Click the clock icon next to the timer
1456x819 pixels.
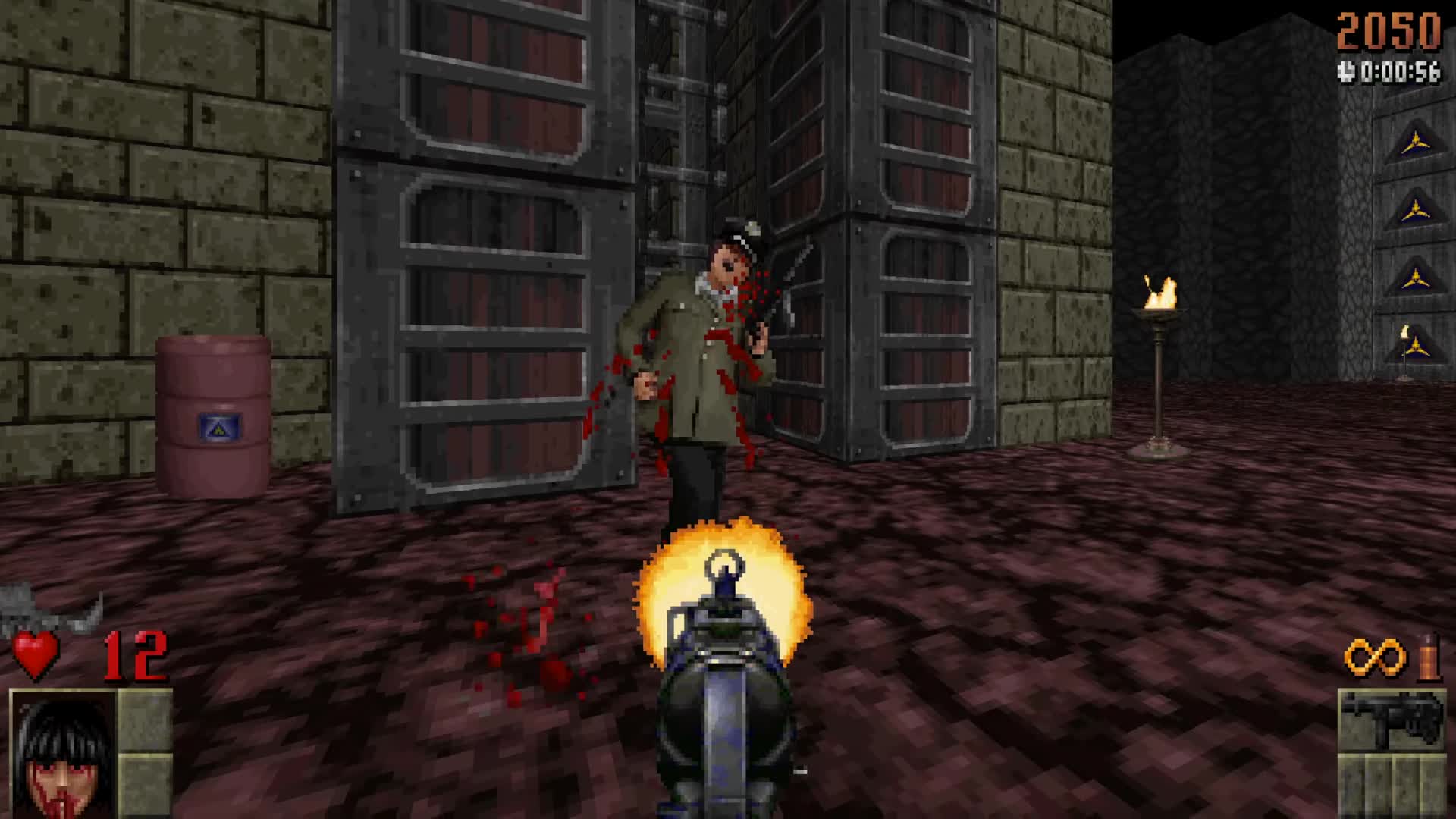click(x=1346, y=70)
